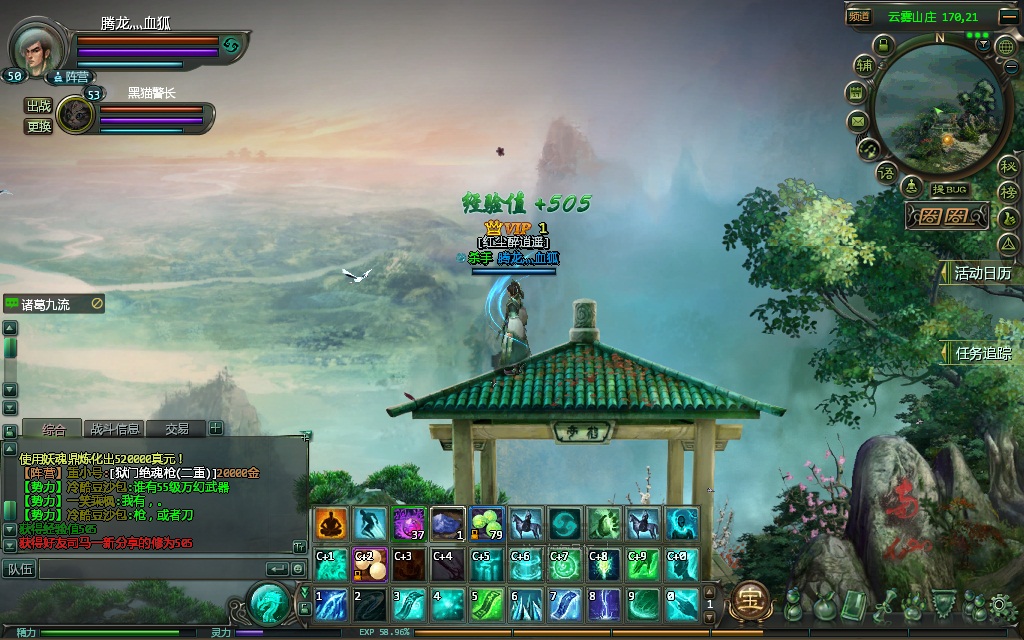This screenshot has width=1024, height=640.
Task: Click the 辅 assist button by minimap
Action: [x=864, y=65]
